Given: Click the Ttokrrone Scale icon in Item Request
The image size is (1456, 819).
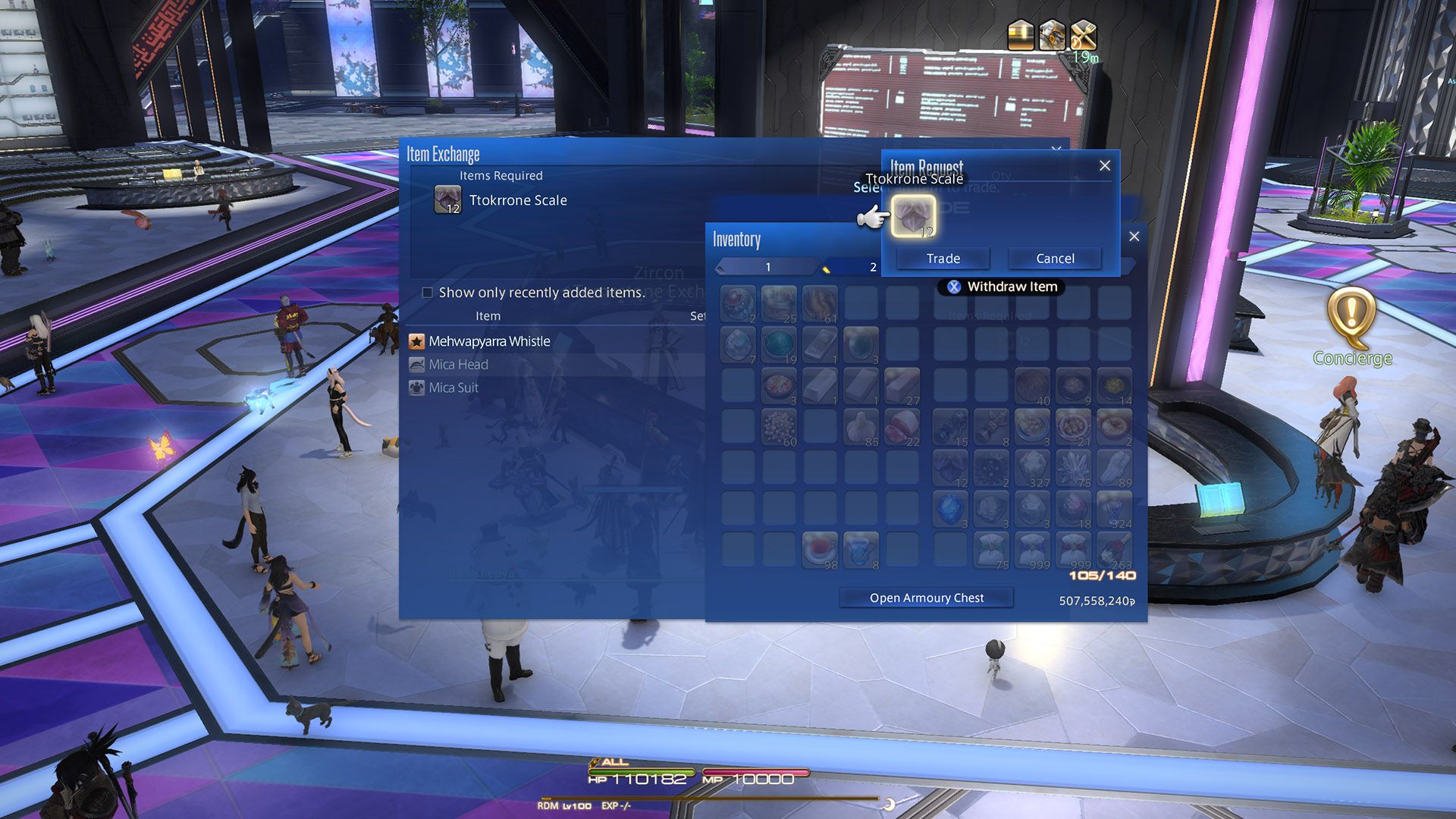Looking at the screenshot, I should click(x=915, y=216).
